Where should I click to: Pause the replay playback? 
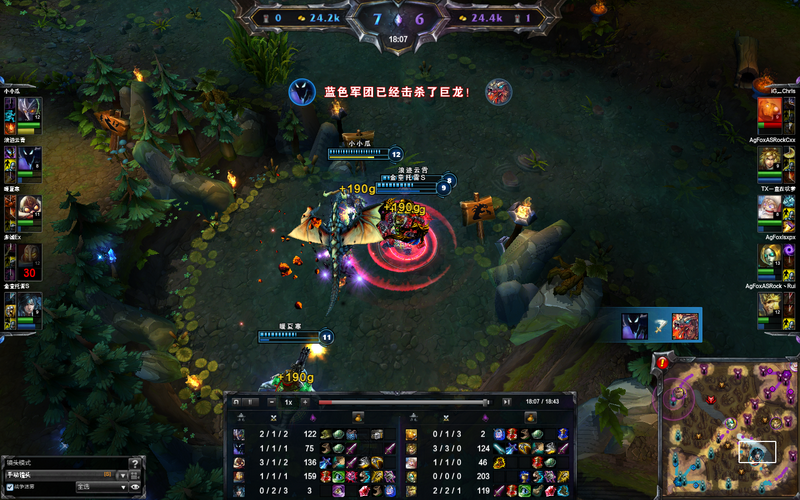(x=254, y=402)
